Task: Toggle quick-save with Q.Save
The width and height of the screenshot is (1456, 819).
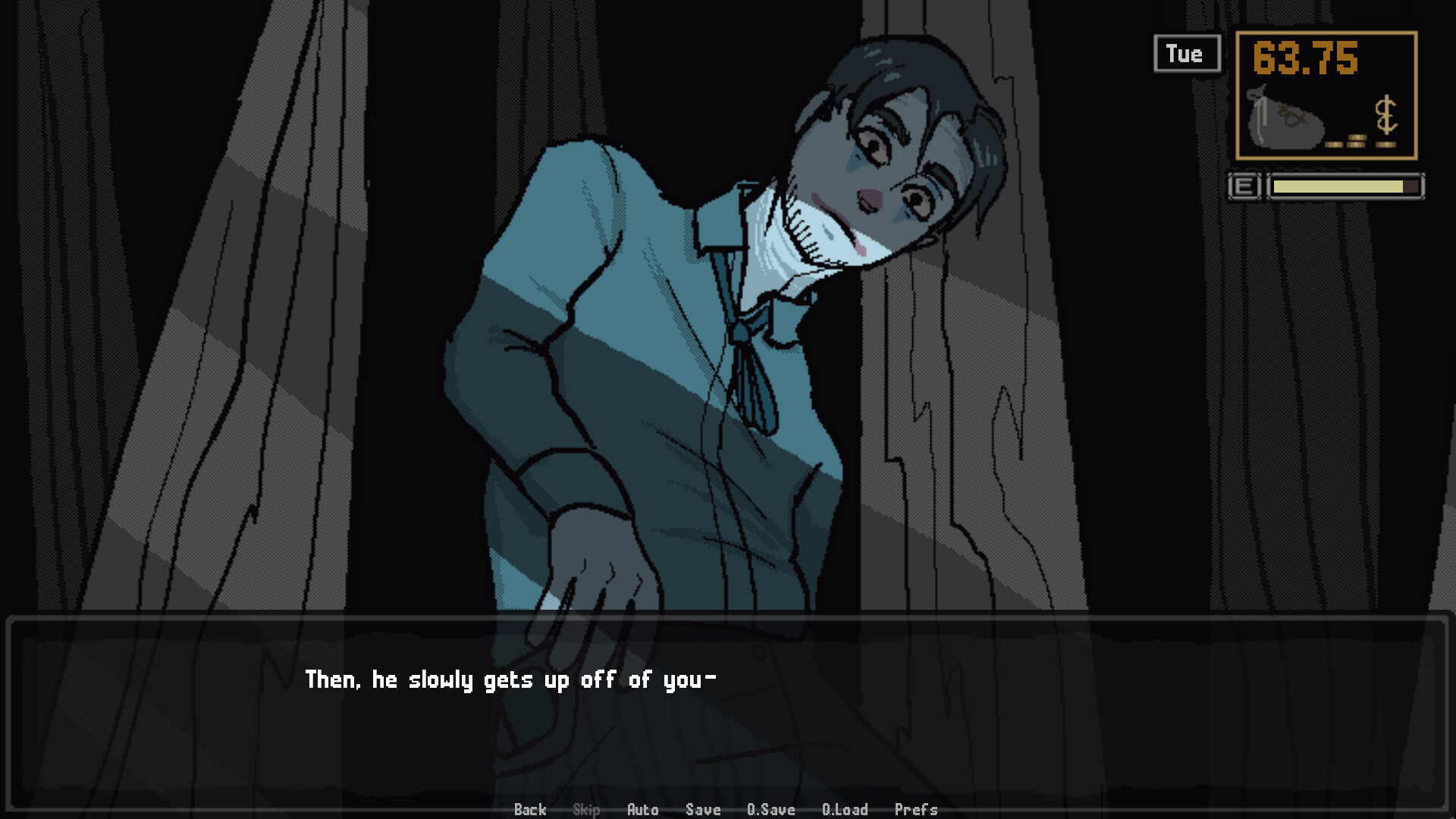Action: pyautogui.click(x=770, y=810)
